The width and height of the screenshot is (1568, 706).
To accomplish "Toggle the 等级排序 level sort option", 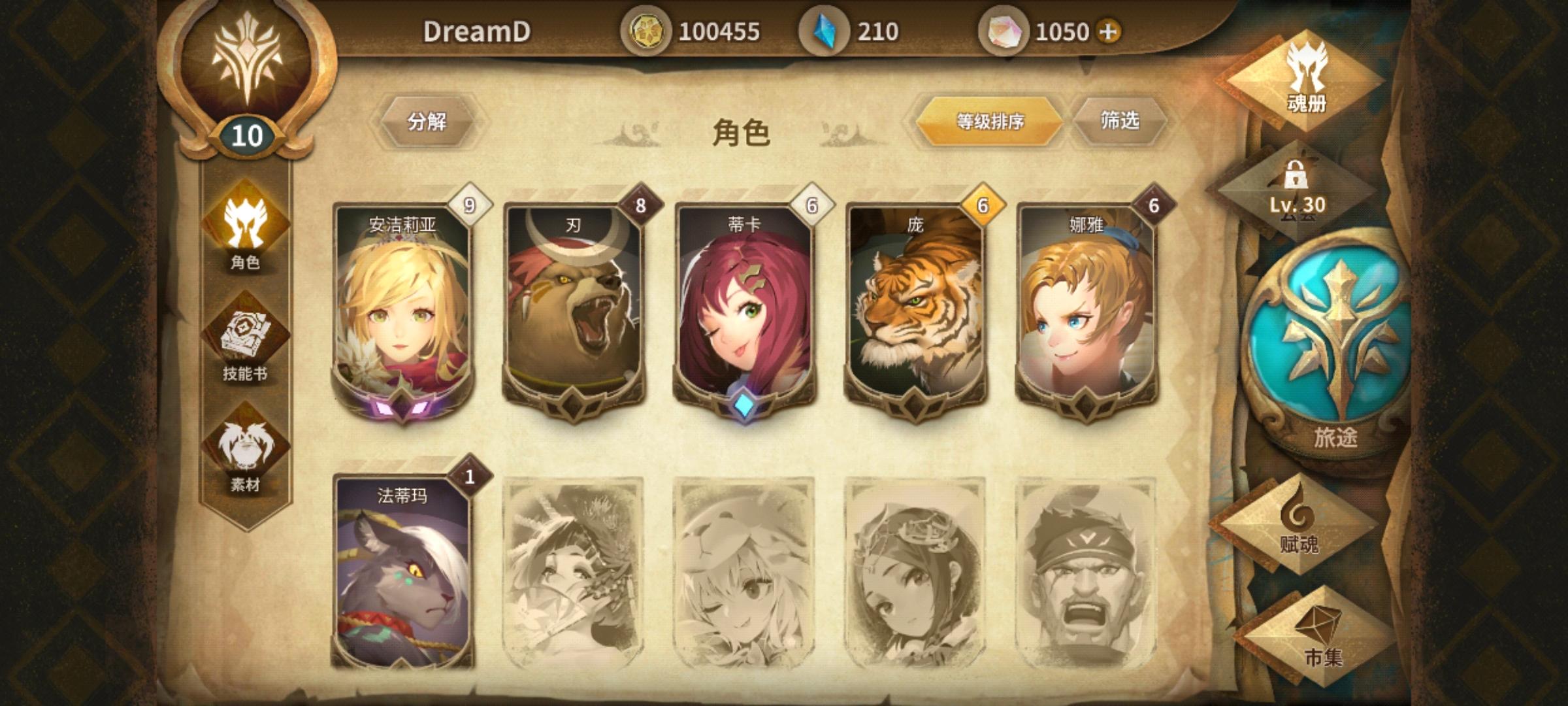I will (x=990, y=121).
